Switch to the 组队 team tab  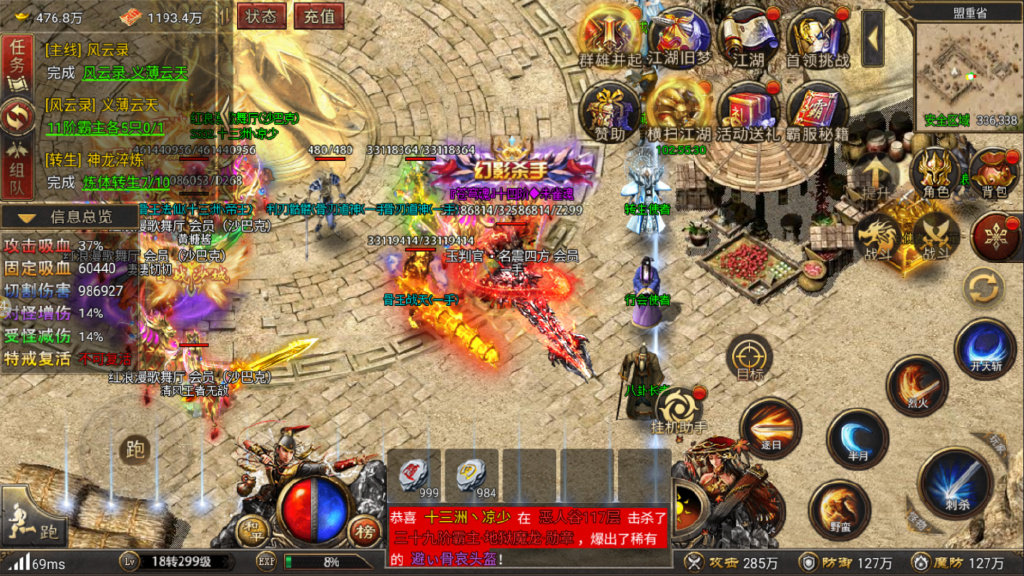coord(17,168)
